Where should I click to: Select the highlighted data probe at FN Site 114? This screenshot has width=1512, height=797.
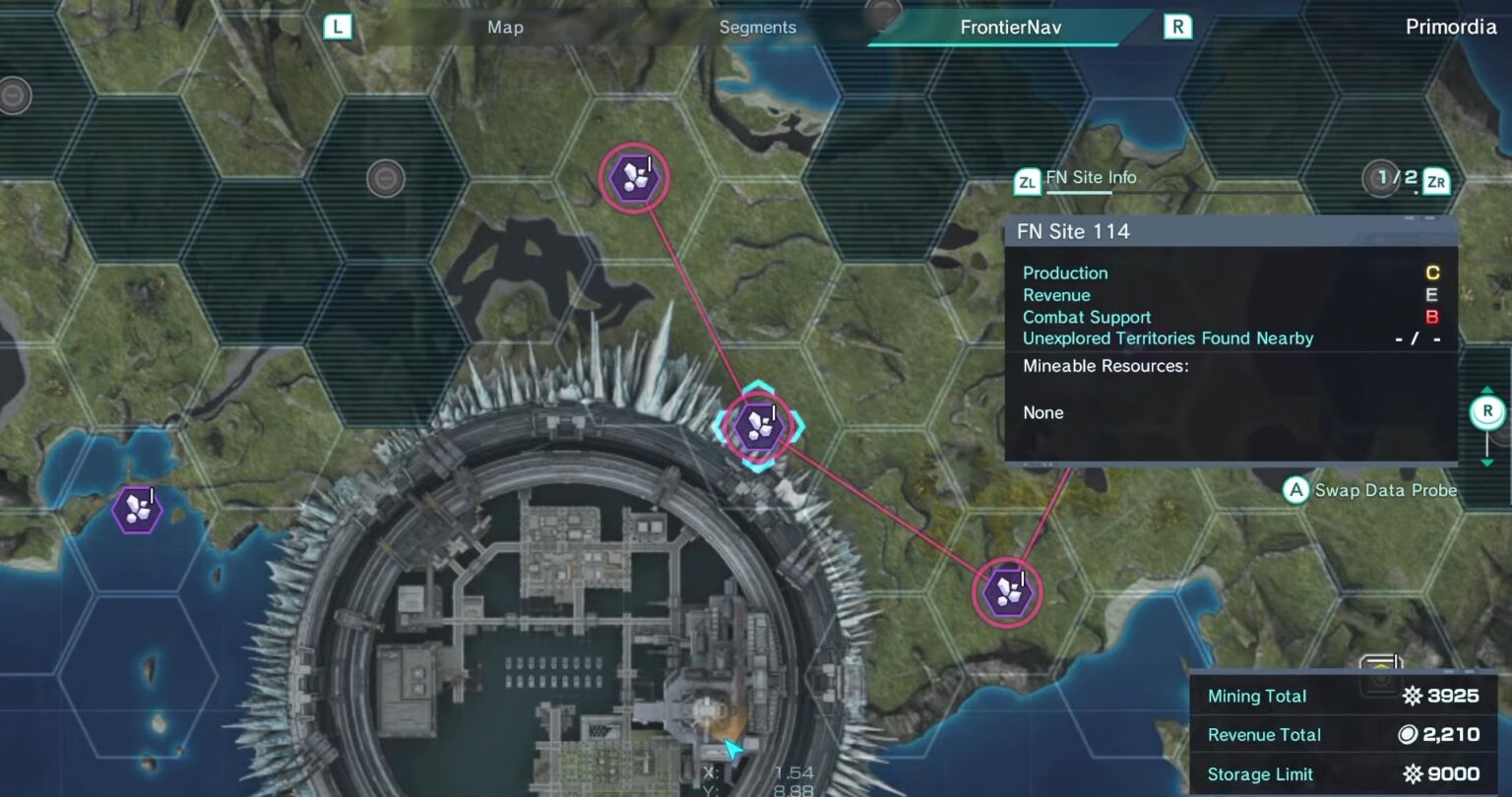click(758, 425)
